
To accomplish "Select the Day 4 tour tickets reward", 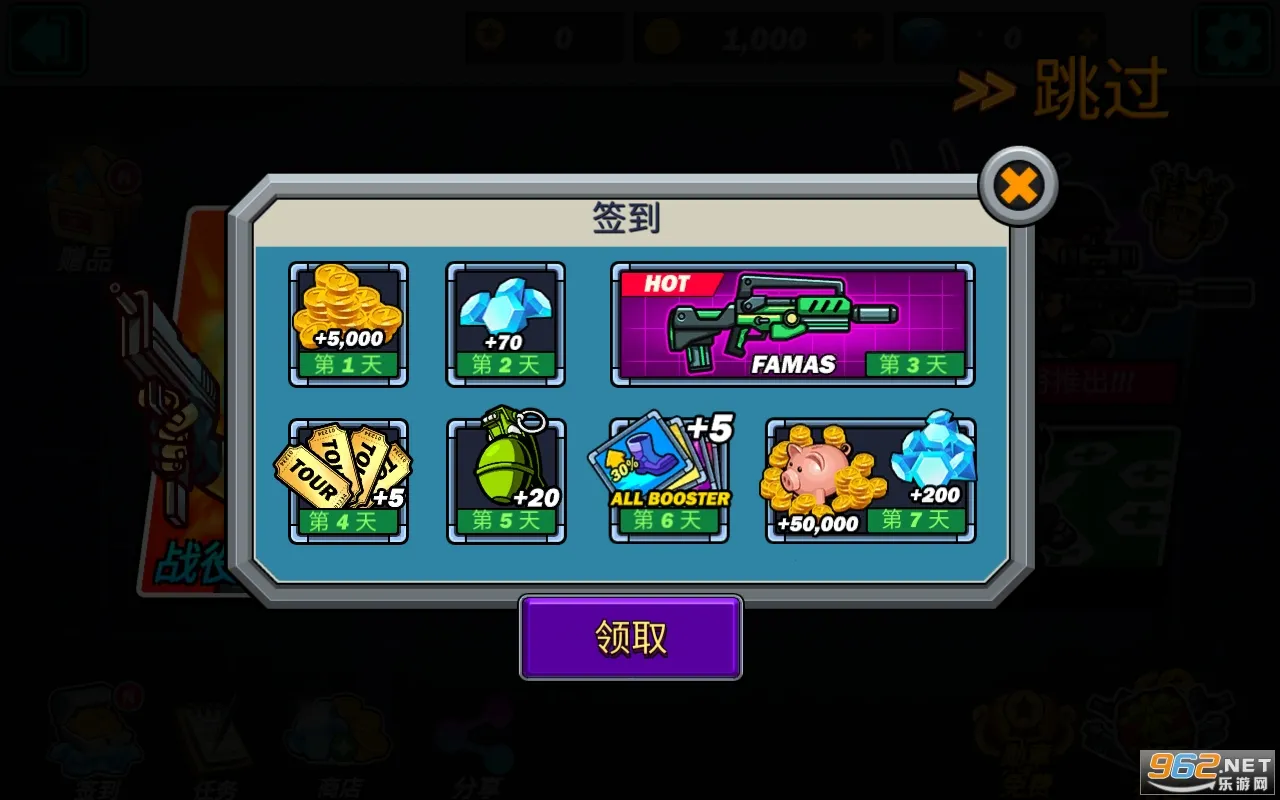I will (348, 477).
